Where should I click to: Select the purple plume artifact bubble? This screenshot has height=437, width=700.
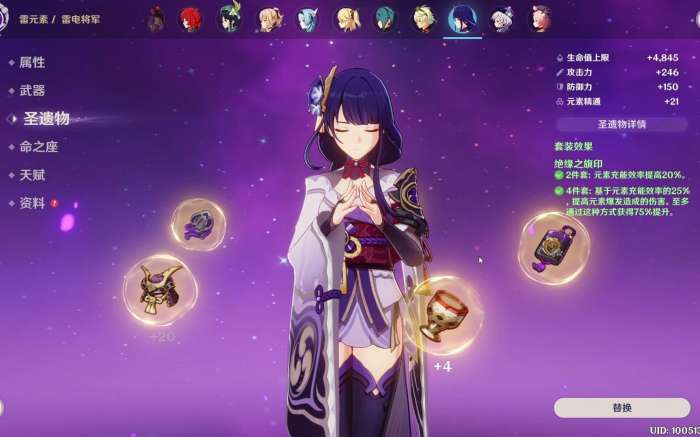tap(198, 224)
